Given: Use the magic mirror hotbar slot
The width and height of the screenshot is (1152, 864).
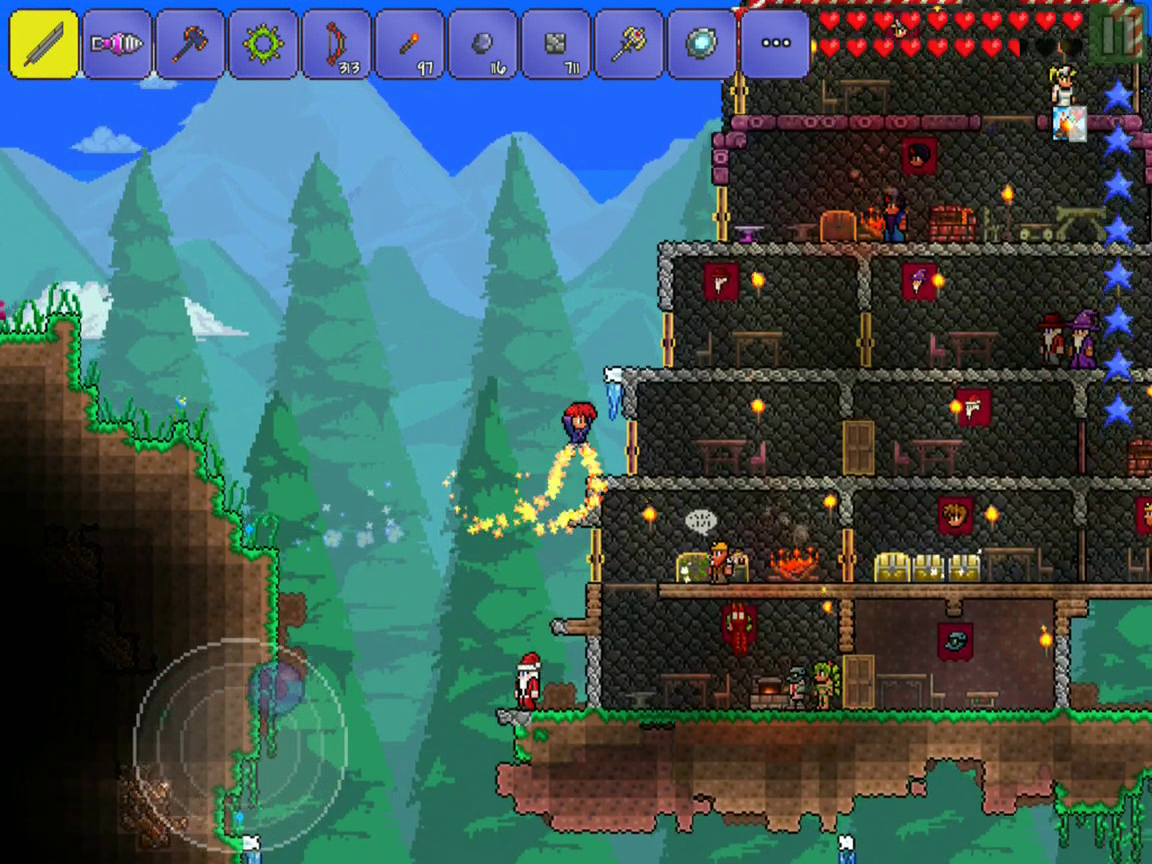Looking at the screenshot, I should click(702, 44).
